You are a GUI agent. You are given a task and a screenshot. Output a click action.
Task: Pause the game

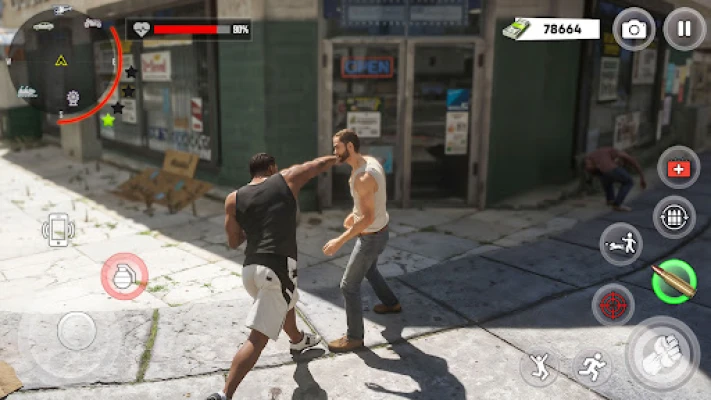684,29
